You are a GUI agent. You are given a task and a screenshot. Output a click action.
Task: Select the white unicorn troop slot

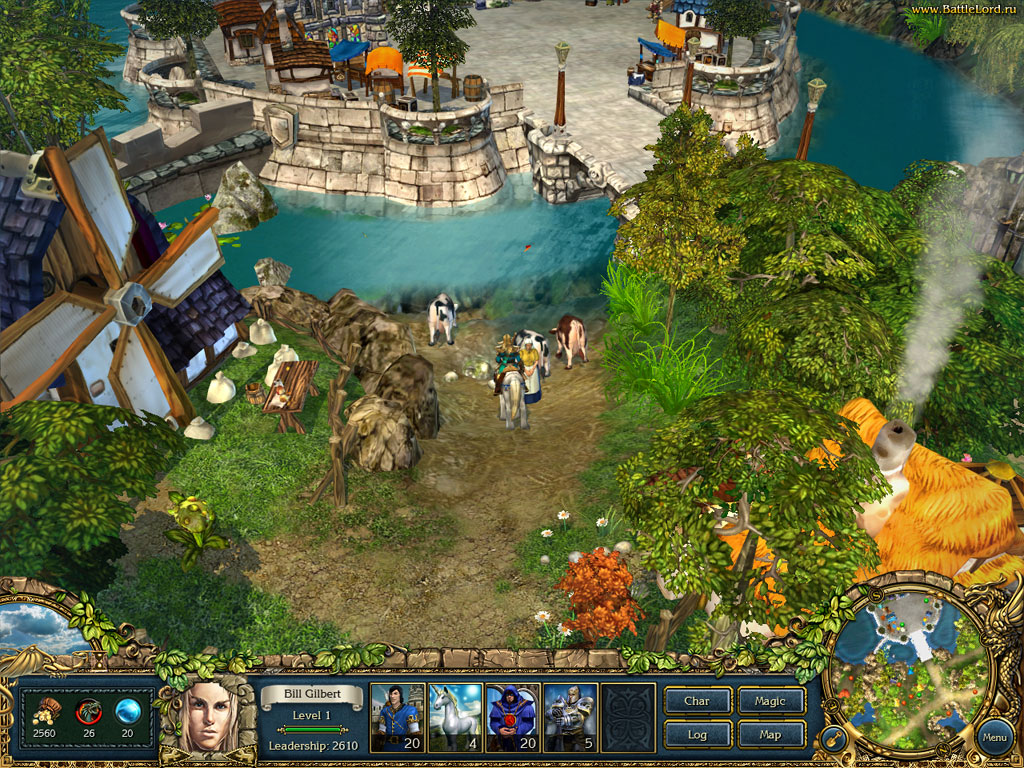coord(455,717)
